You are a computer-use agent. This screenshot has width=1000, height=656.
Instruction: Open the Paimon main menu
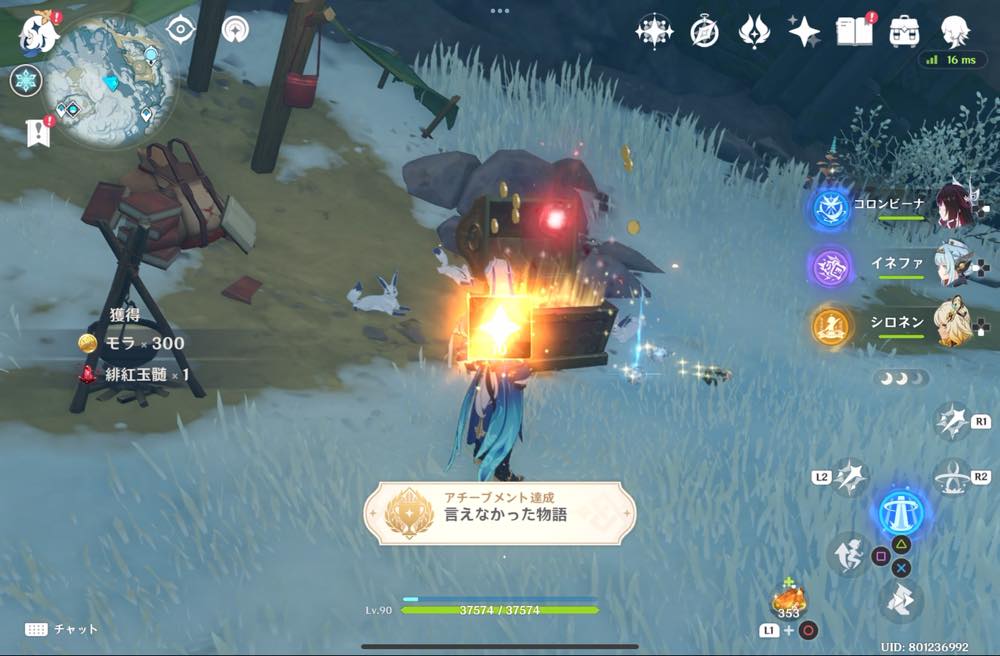pos(40,33)
